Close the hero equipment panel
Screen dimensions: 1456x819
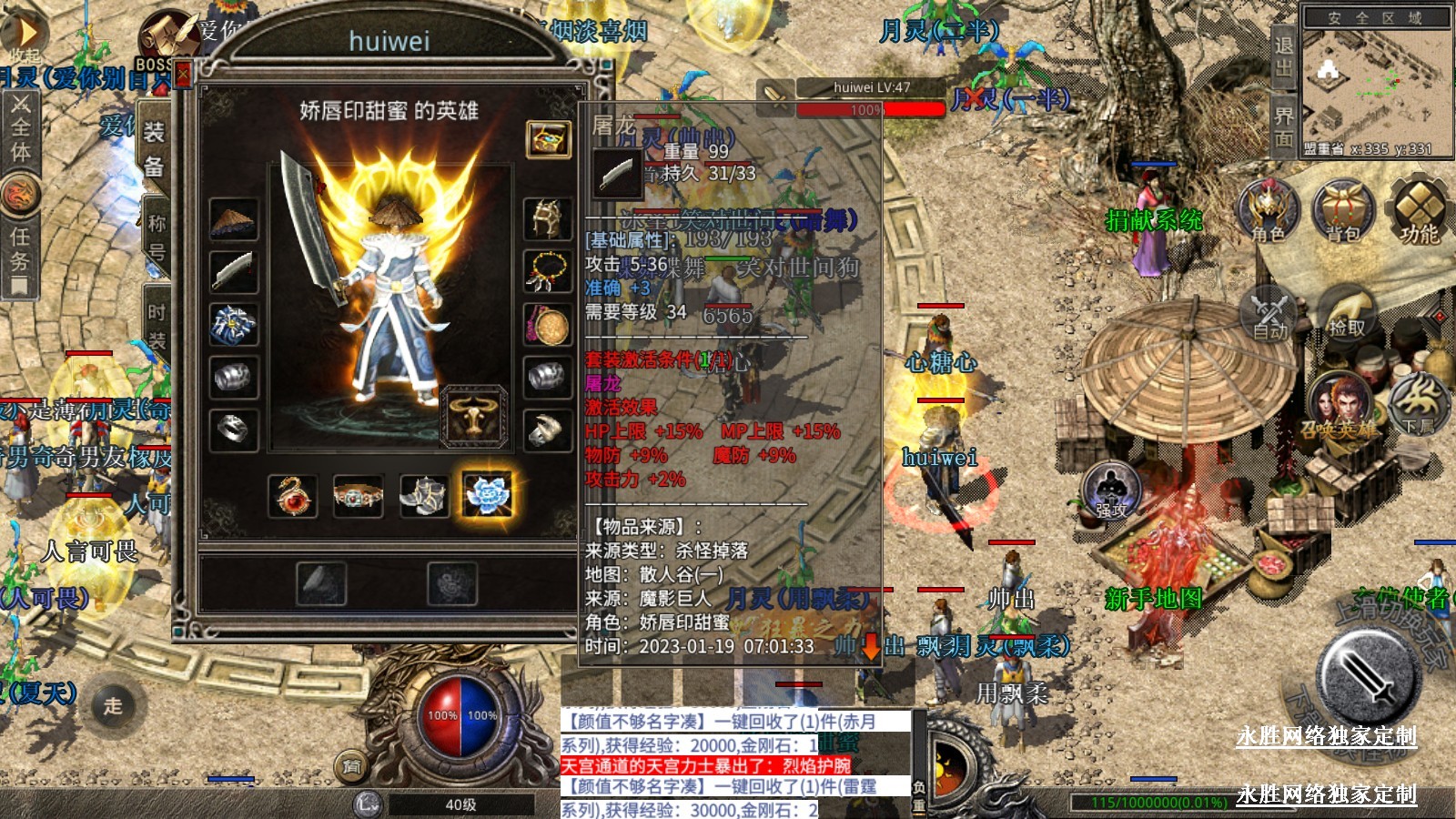click(x=183, y=73)
